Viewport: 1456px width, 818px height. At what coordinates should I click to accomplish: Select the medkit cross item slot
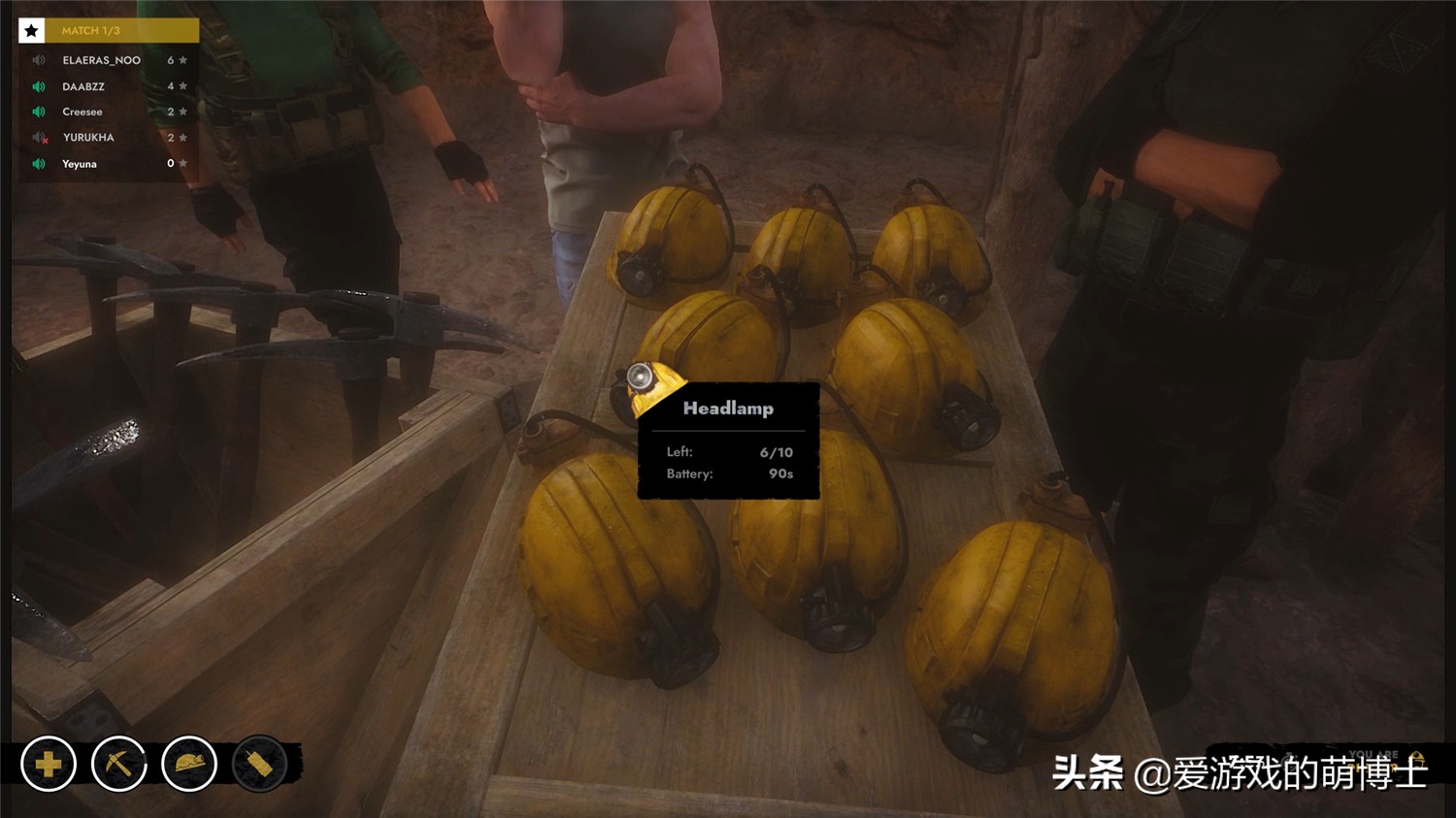tap(49, 765)
